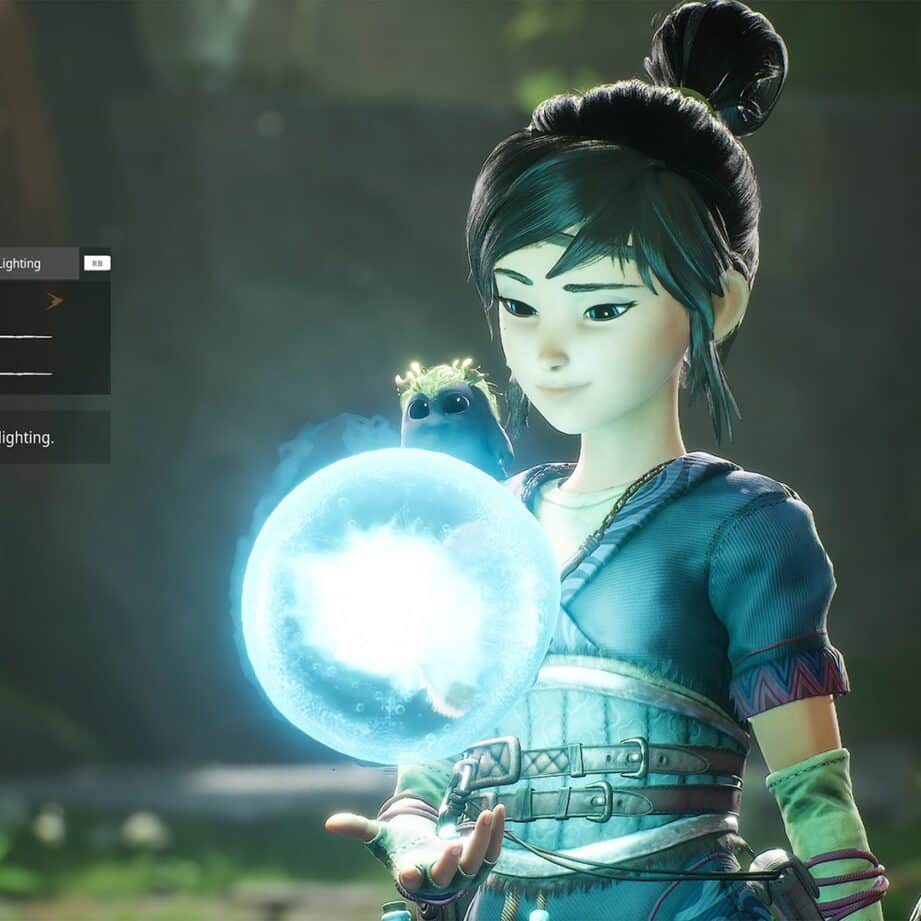This screenshot has height=921, width=921.
Task: Click the orange right arrow in the Lighting panel
Action: click(54, 301)
